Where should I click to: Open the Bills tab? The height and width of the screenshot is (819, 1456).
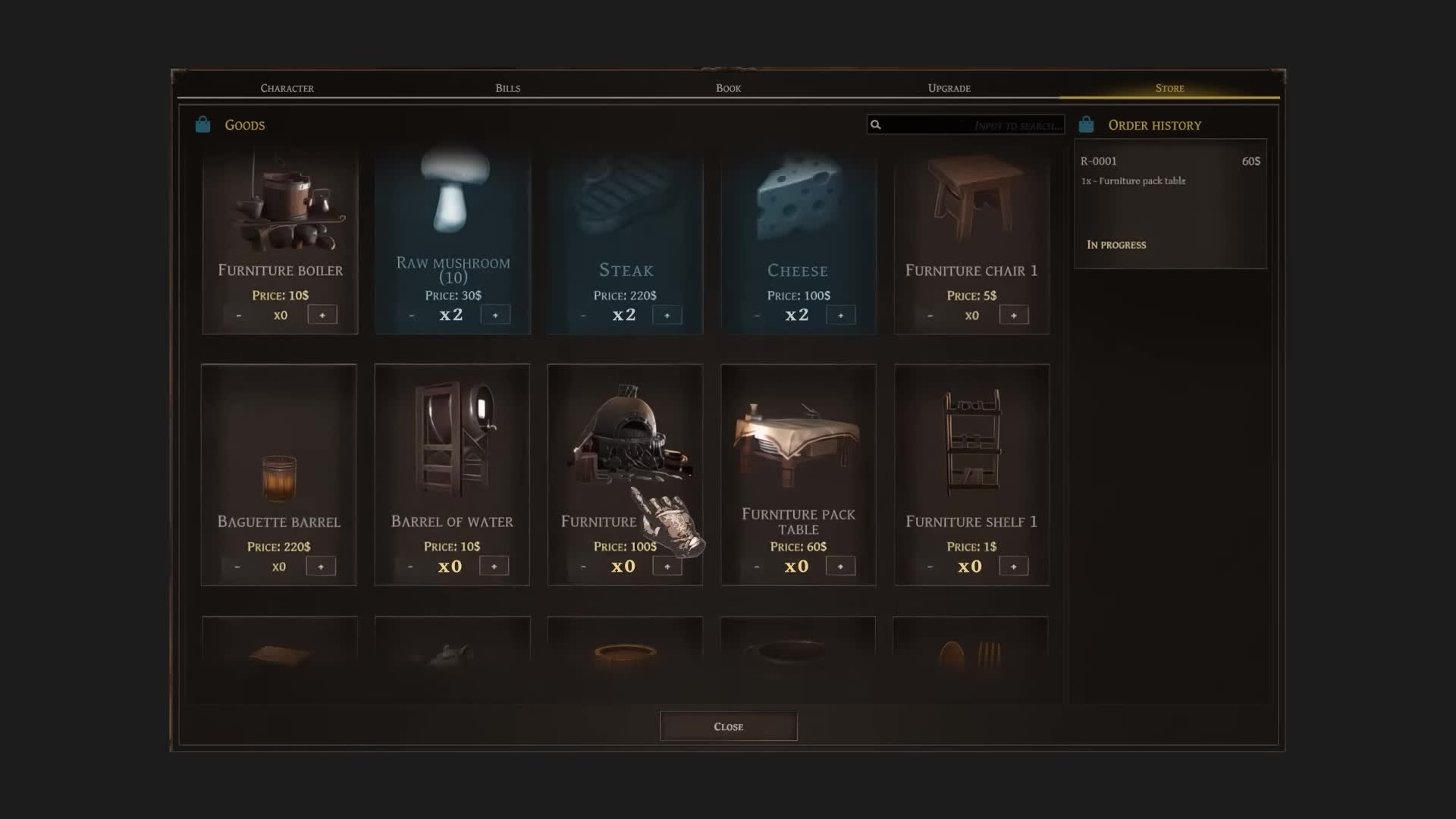tap(507, 88)
